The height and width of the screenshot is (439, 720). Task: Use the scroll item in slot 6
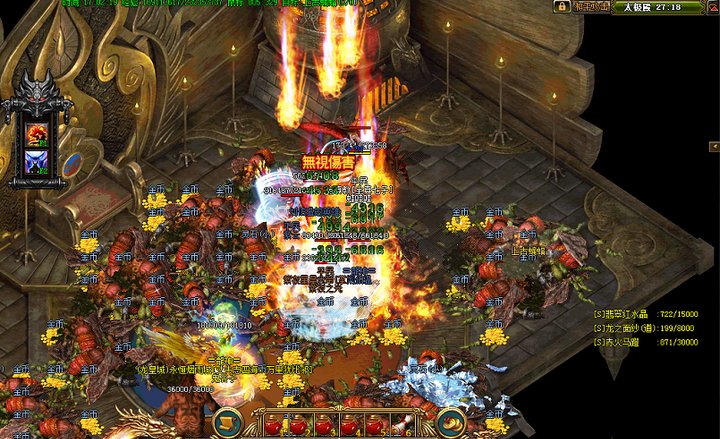click(402, 426)
